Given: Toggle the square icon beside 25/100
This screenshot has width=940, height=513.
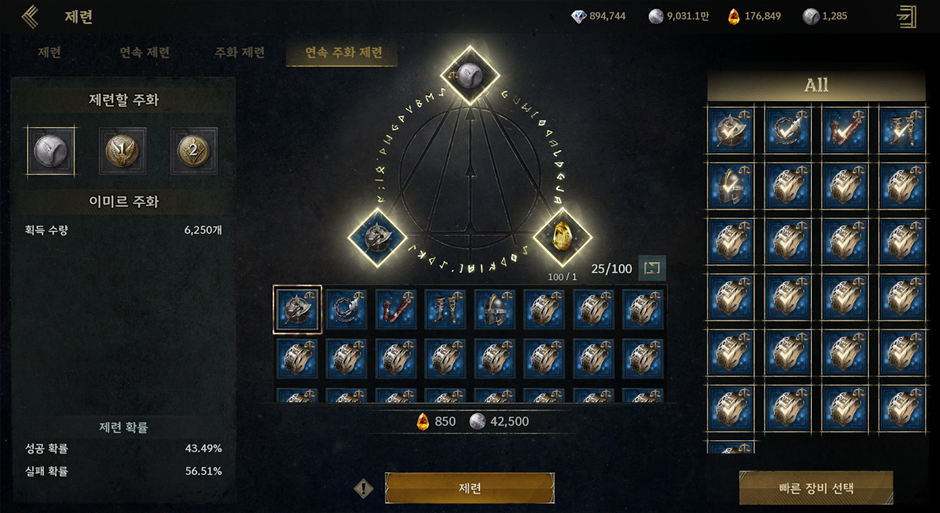Looking at the screenshot, I should tap(652, 268).
